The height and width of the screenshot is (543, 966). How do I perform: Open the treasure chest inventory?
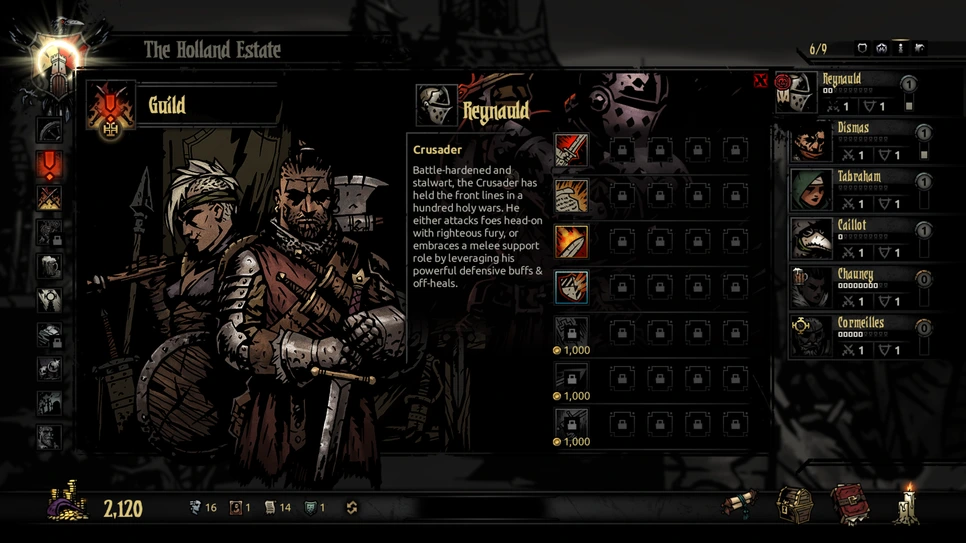[795, 504]
